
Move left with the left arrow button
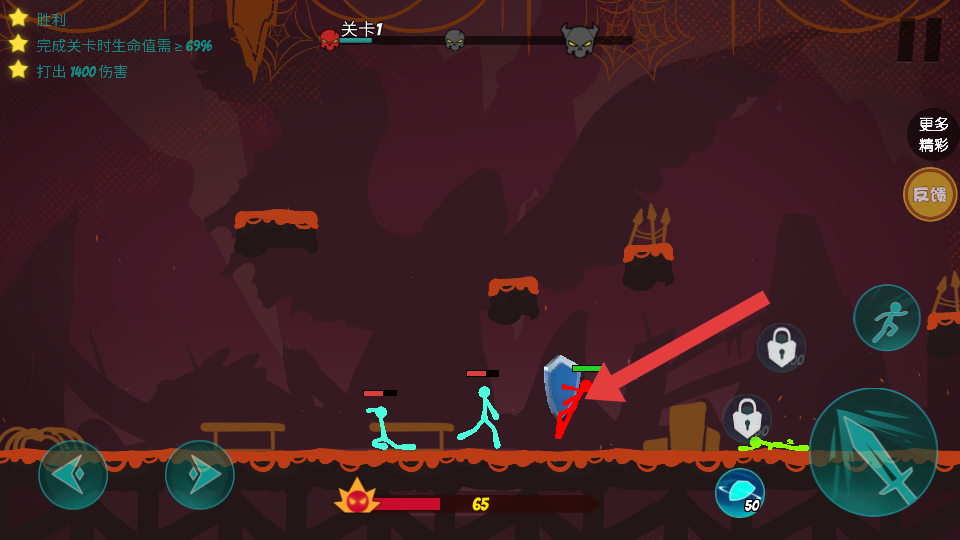[73, 475]
